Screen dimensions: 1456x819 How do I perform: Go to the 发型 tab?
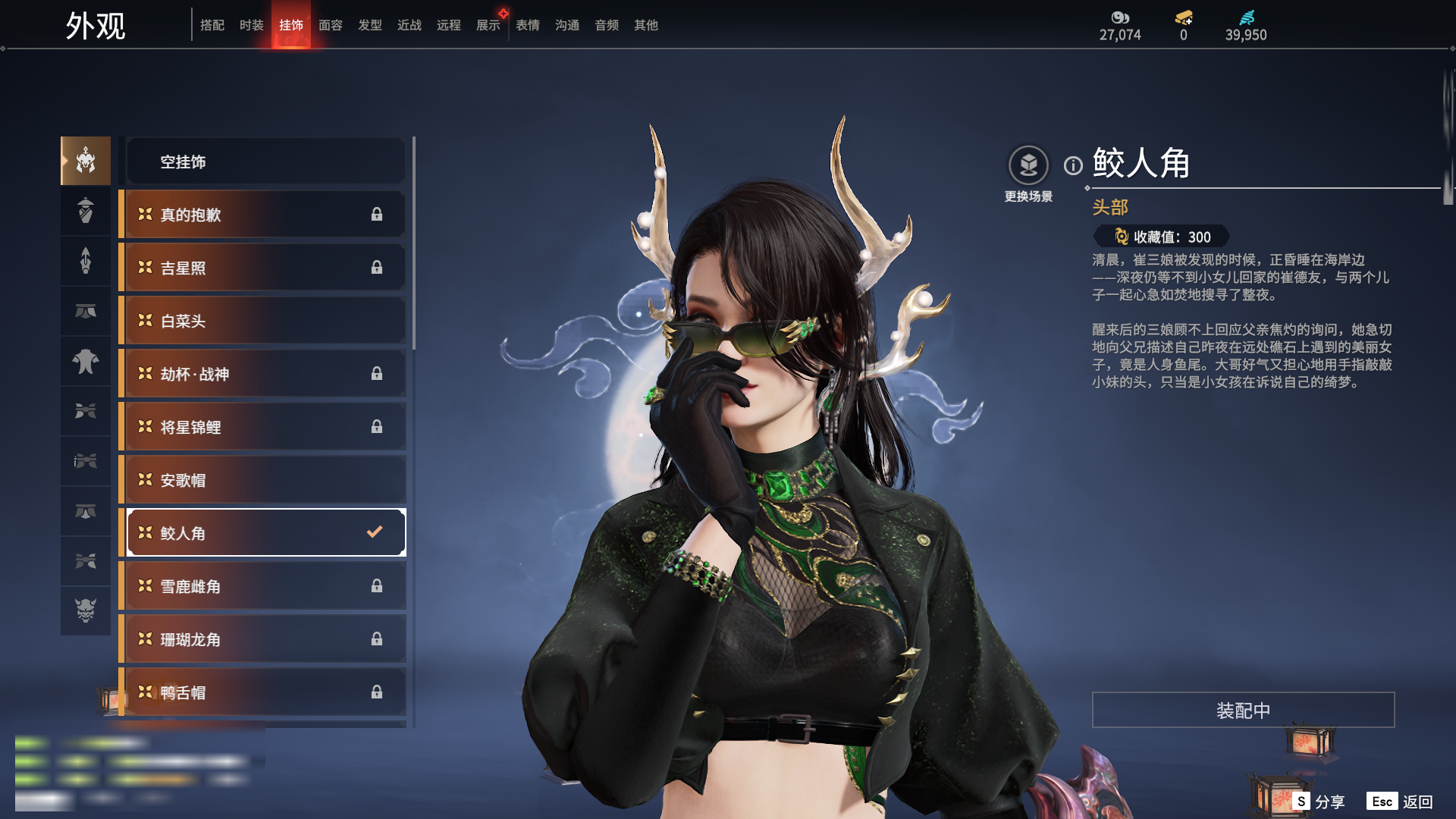[x=369, y=25]
